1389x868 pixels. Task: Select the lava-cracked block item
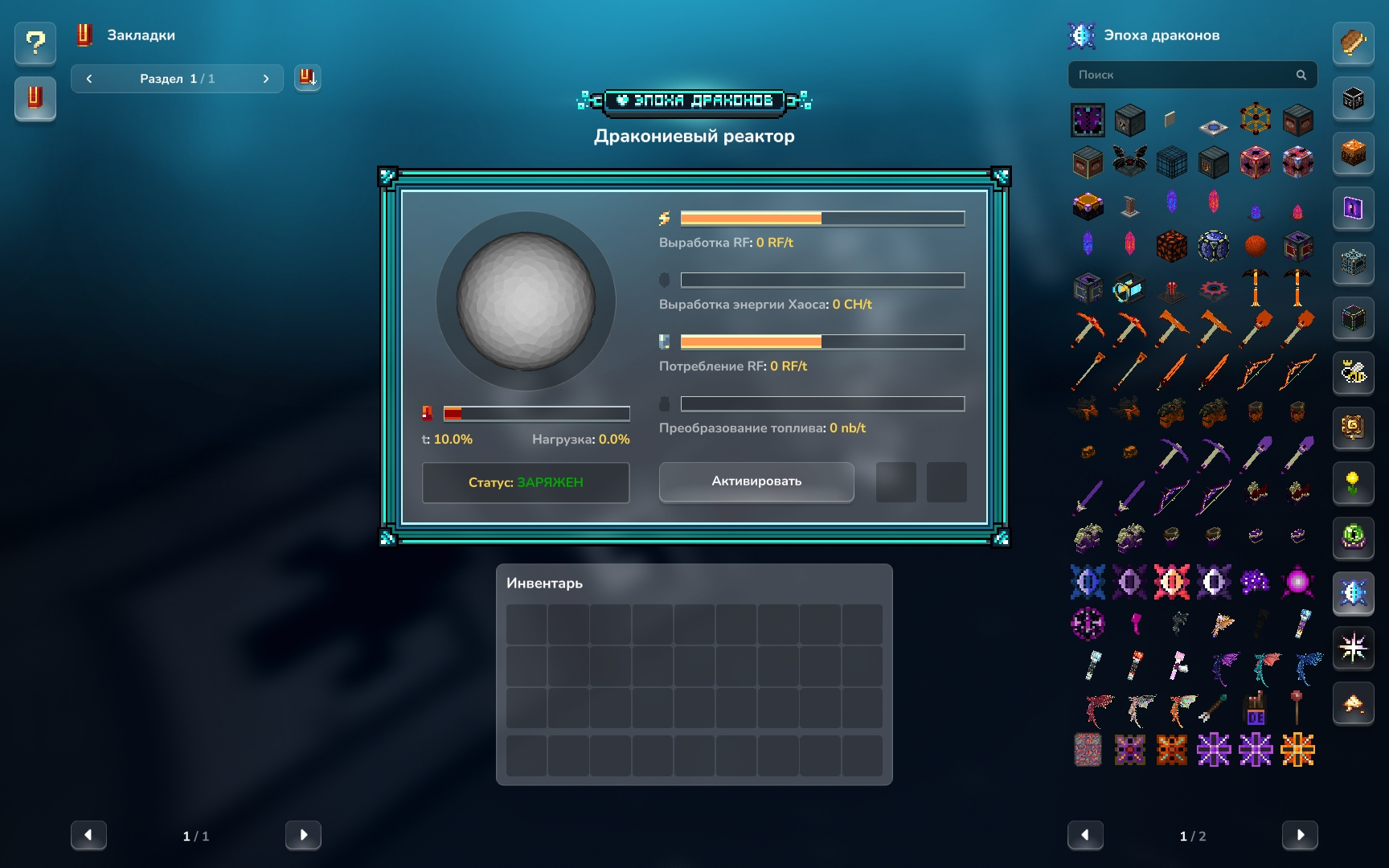click(1171, 245)
